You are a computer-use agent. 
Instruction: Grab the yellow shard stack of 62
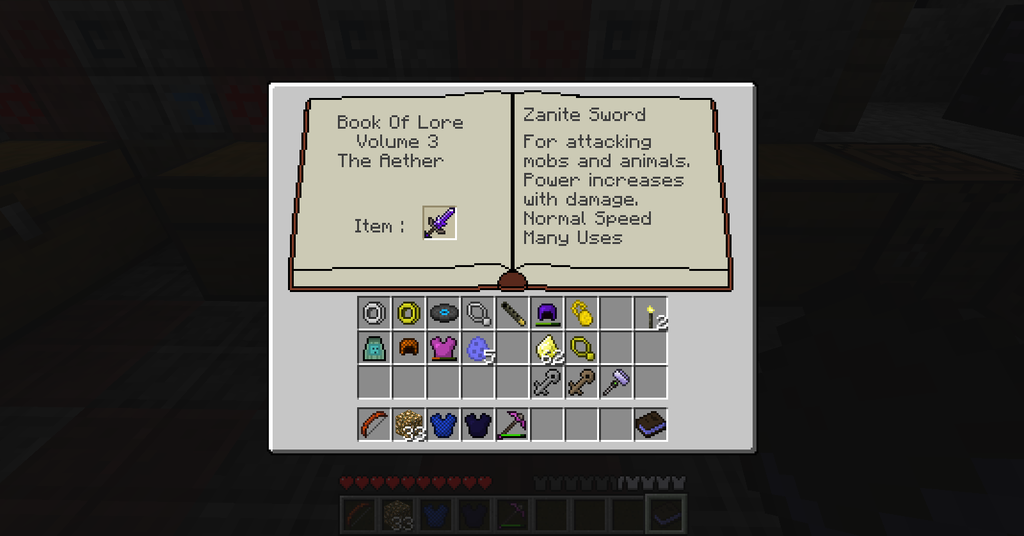pyautogui.click(x=546, y=348)
